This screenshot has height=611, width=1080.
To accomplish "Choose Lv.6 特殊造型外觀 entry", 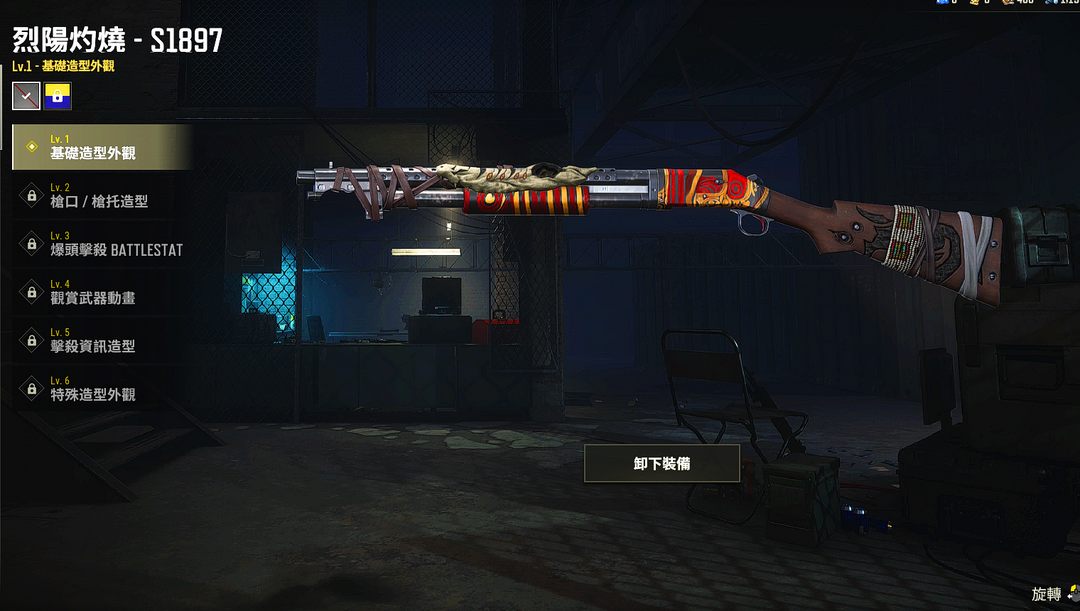I will pyautogui.click(x=100, y=388).
